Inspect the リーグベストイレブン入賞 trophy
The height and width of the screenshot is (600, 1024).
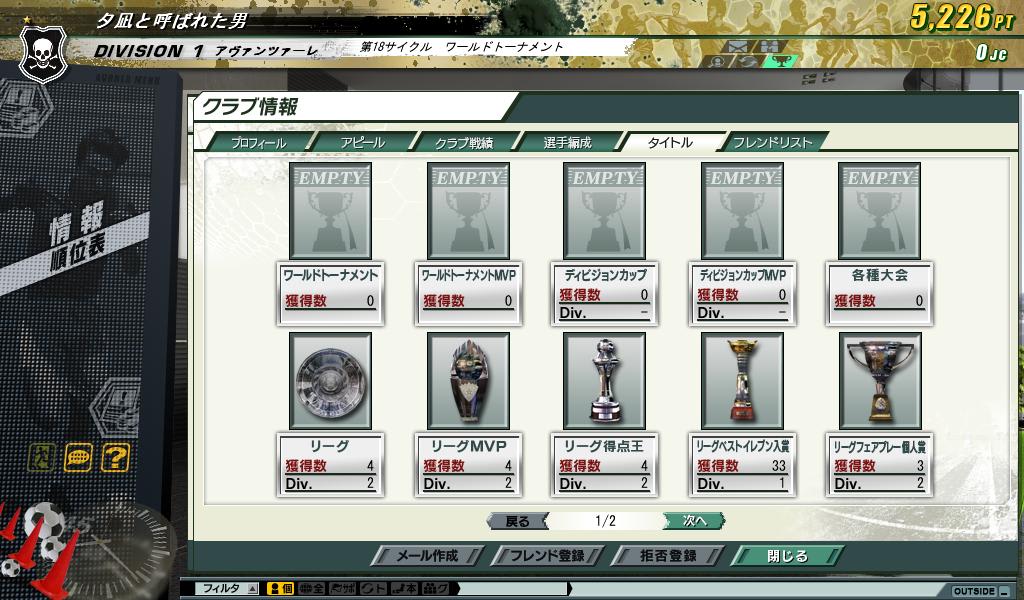coord(742,381)
